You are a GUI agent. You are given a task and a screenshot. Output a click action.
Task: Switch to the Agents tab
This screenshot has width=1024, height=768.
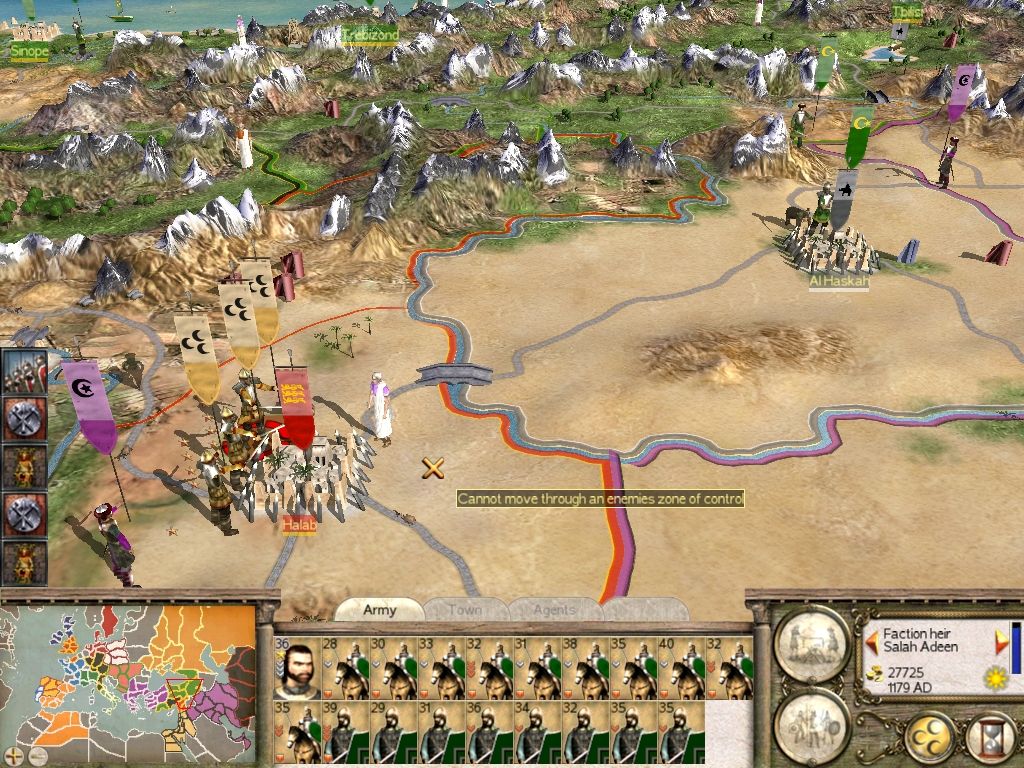(554, 610)
